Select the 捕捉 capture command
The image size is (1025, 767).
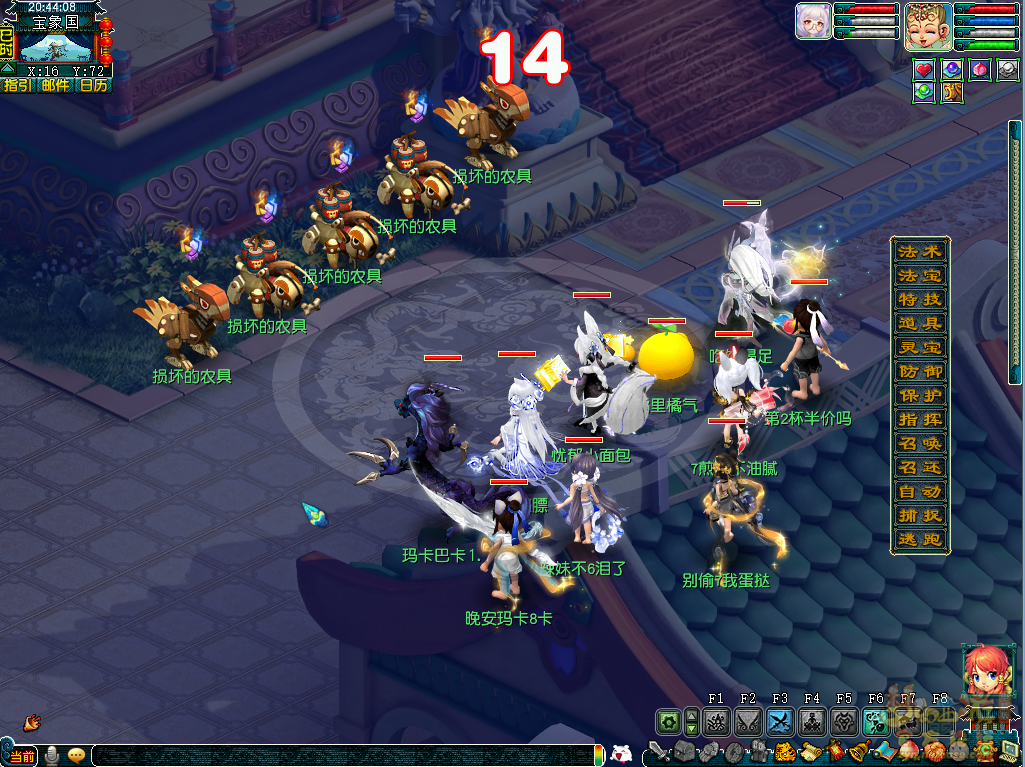(920, 516)
